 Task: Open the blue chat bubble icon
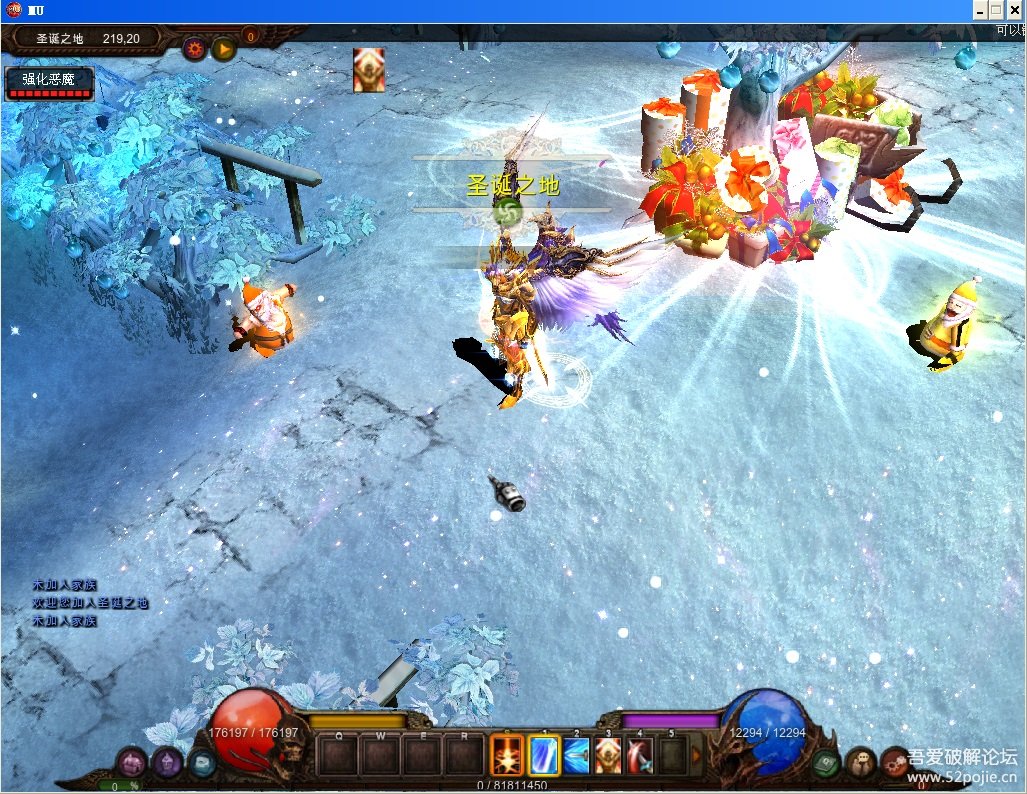201,762
